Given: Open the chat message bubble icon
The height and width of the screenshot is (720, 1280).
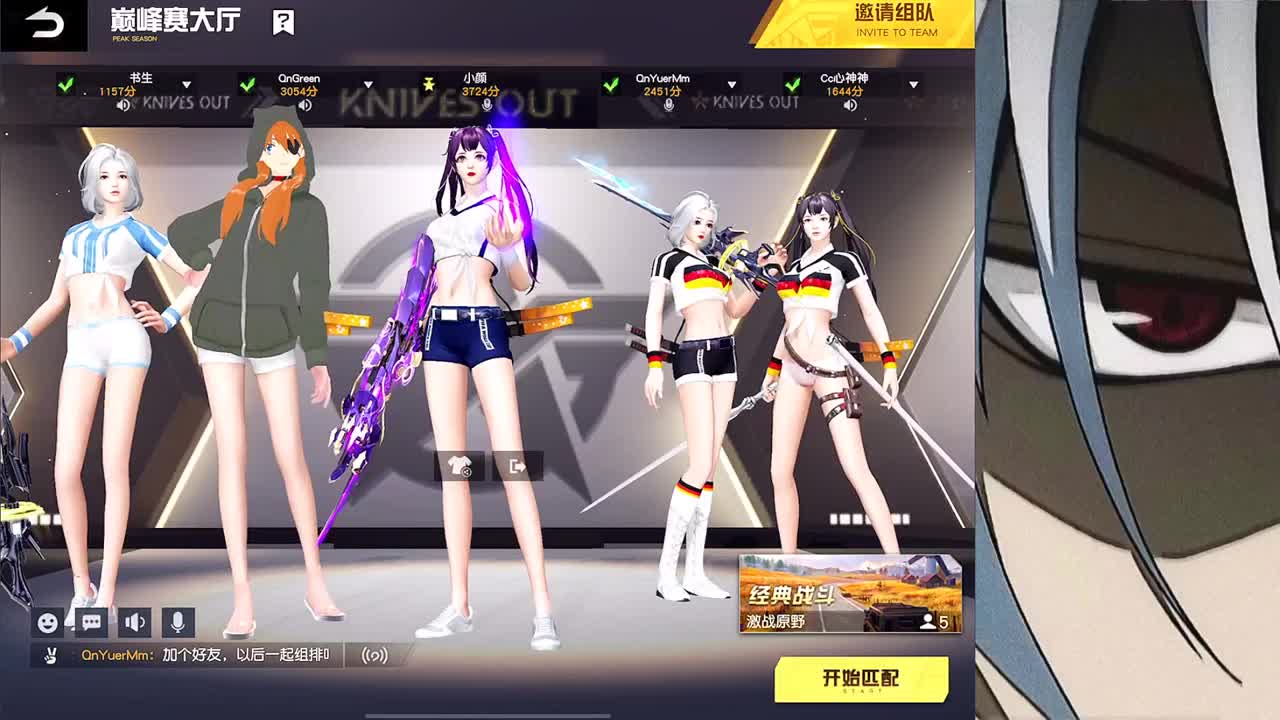Looking at the screenshot, I should pos(89,623).
